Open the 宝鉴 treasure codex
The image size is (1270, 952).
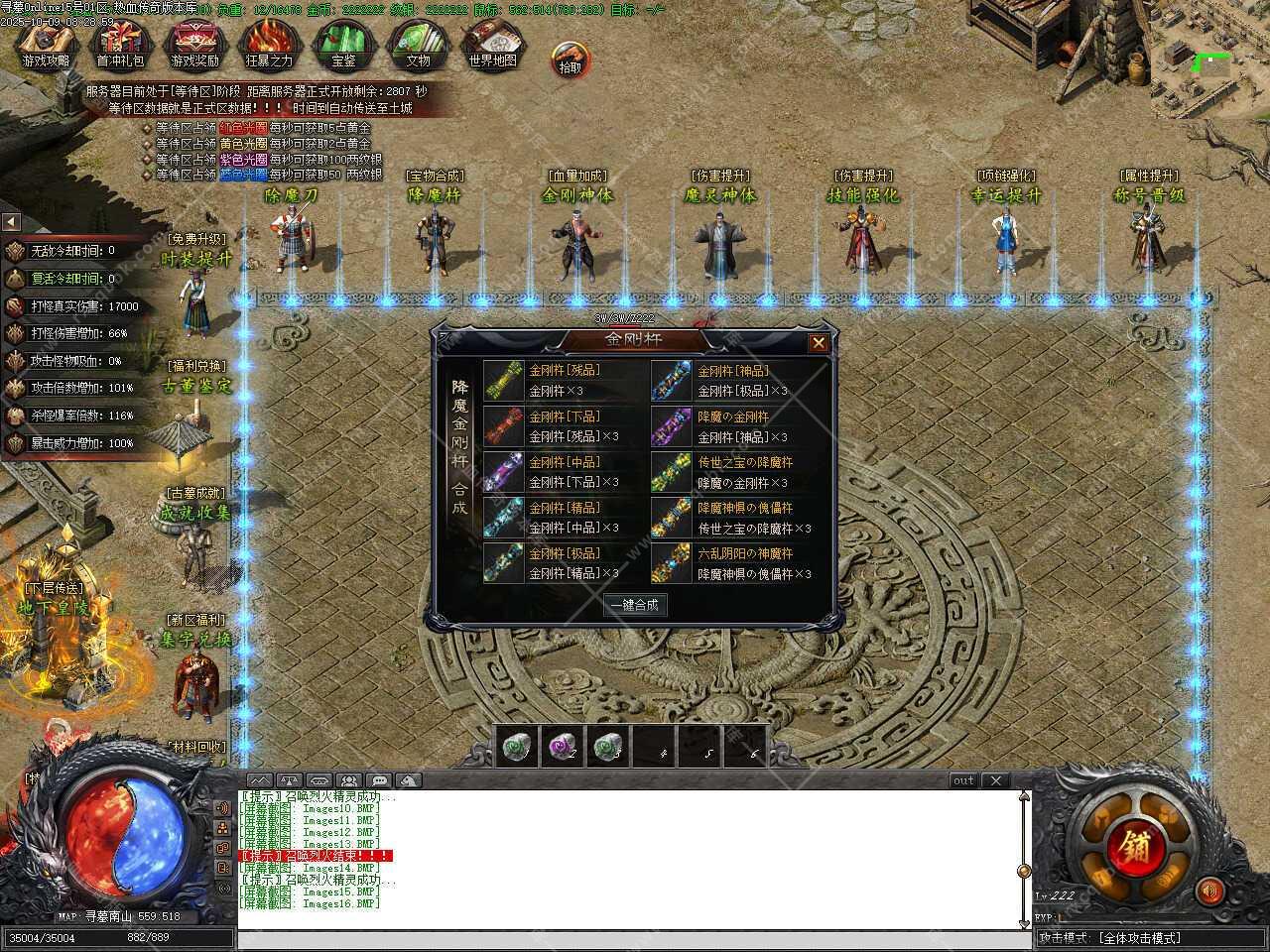click(343, 46)
